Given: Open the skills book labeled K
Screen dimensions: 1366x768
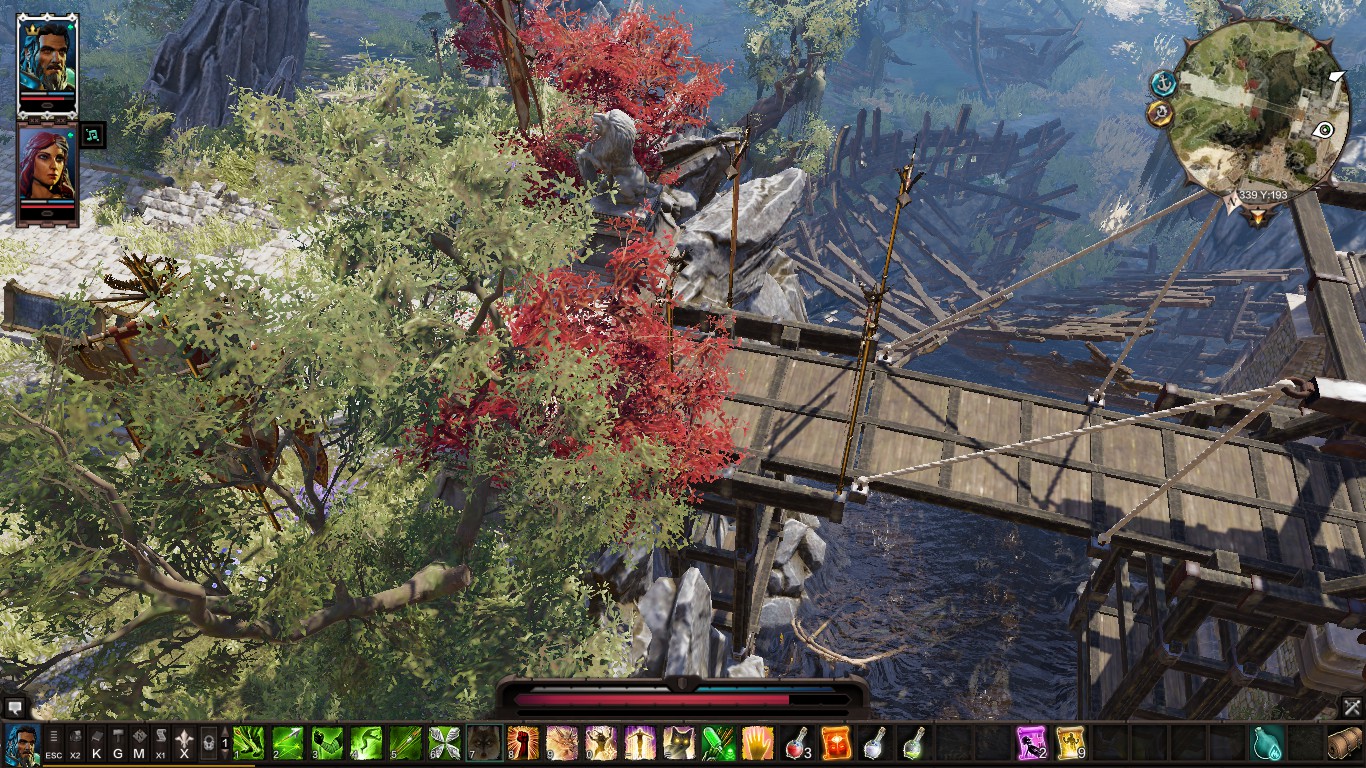Looking at the screenshot, I should click(x=97, y=744).
